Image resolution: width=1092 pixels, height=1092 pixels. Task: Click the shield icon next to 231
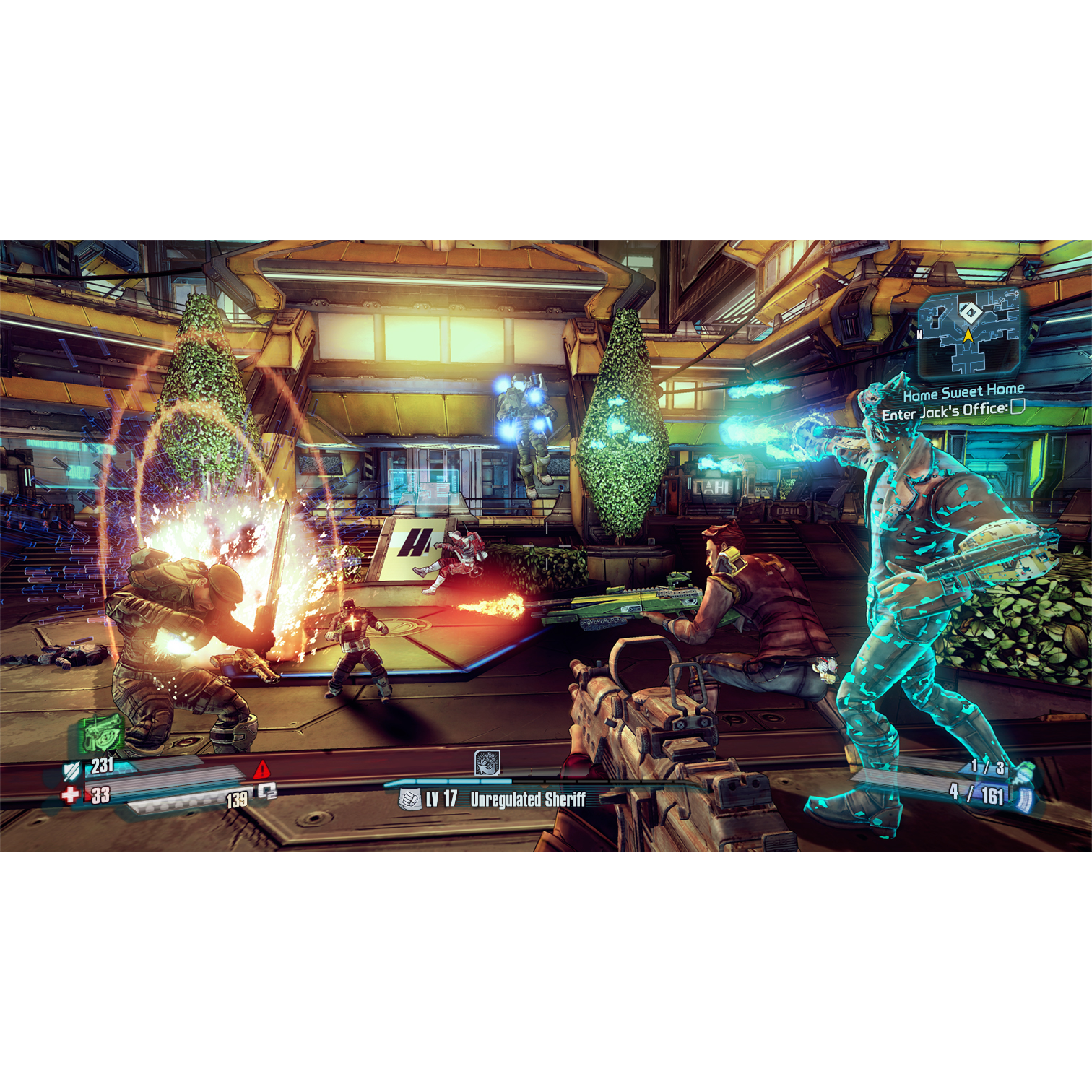(x=71, y=771)
